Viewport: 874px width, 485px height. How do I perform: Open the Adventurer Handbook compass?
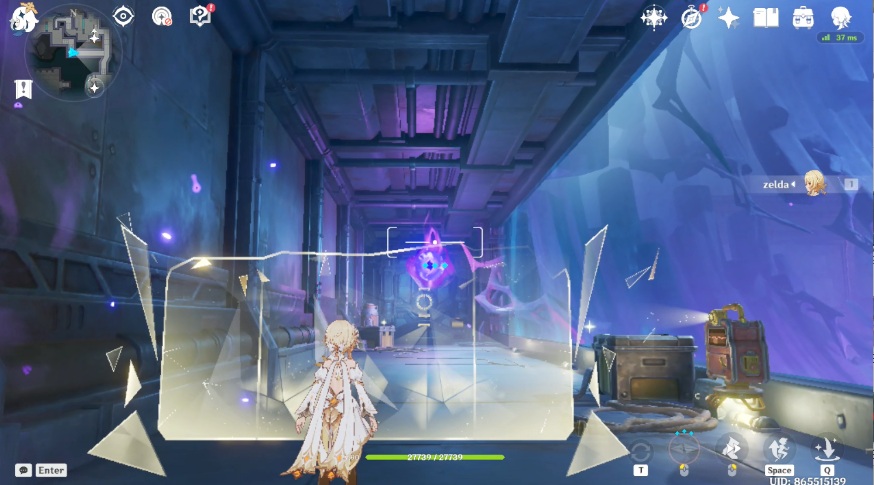pos(692,17)
